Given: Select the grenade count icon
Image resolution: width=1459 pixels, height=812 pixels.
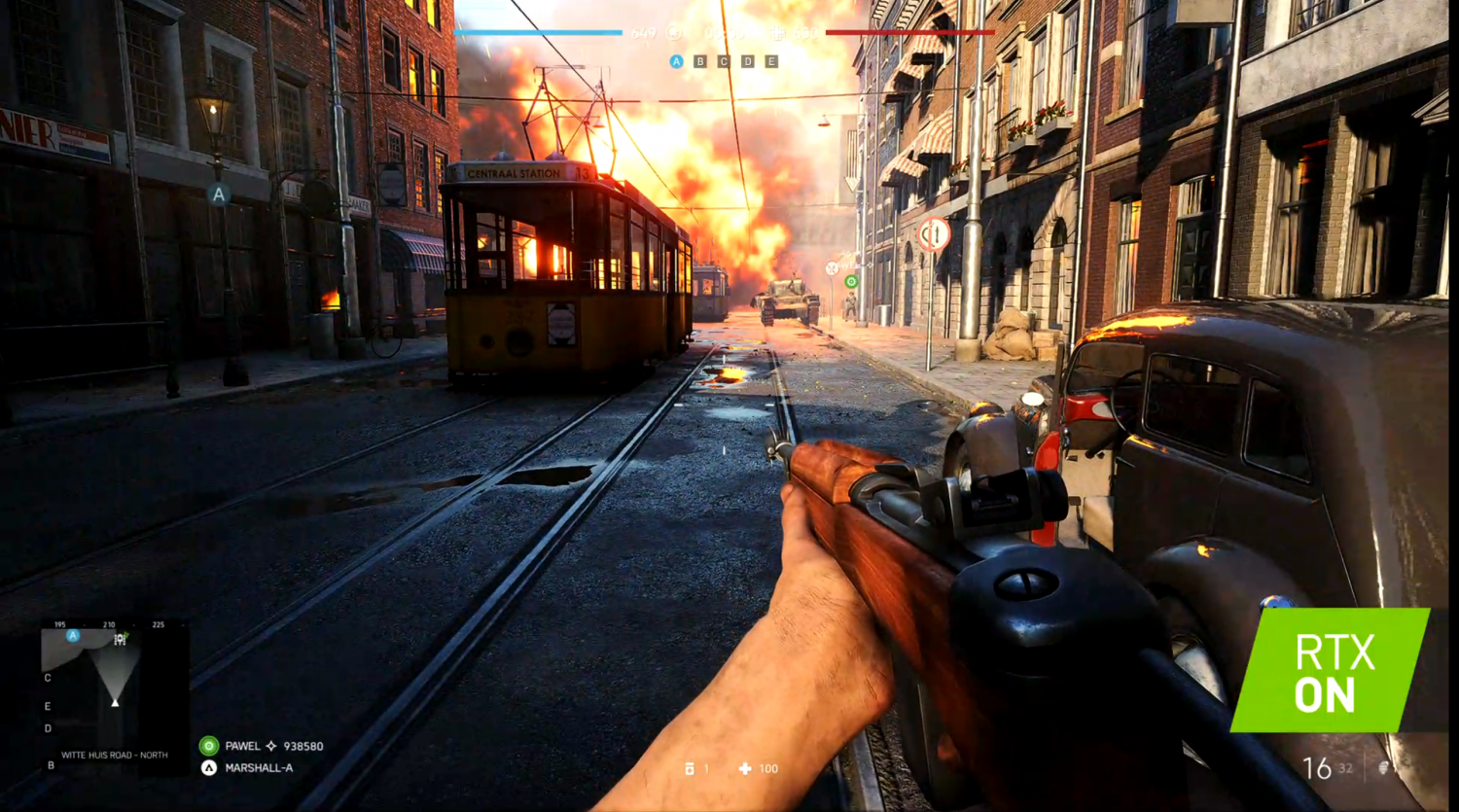Looking at the screenshot, I should tap(690, 768).
